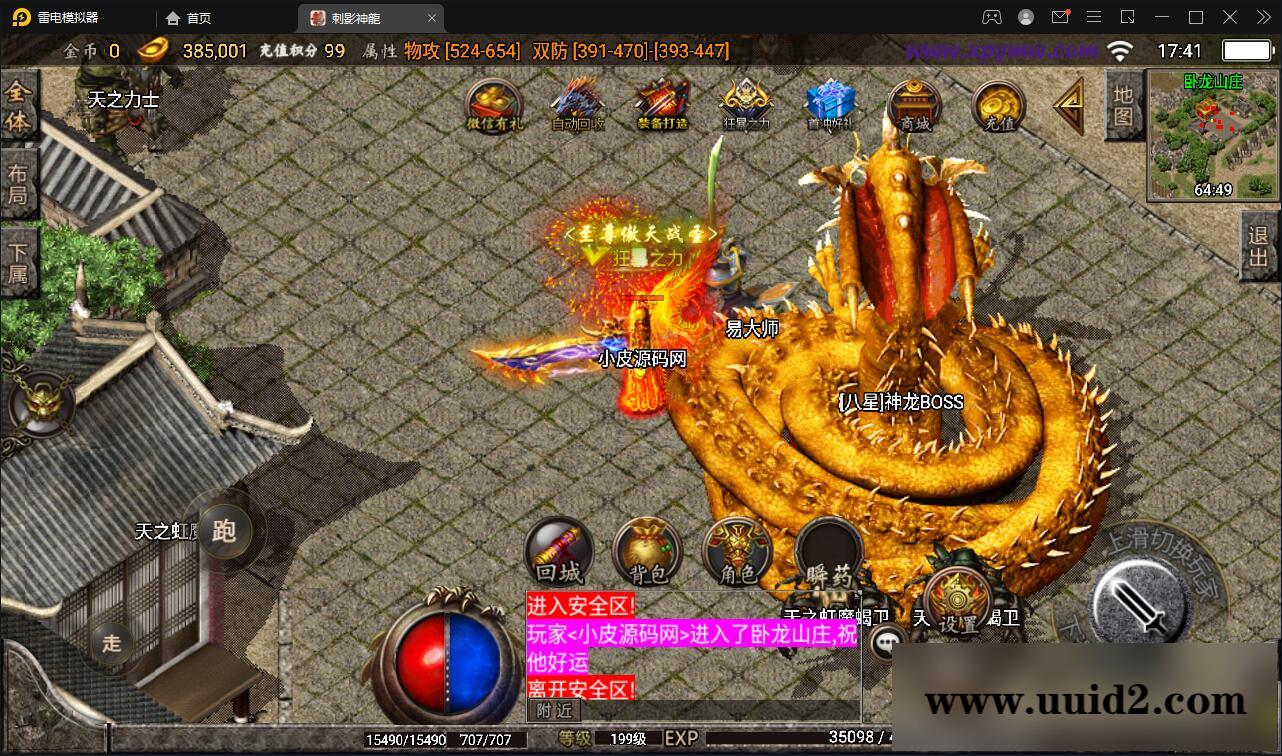Open the 角色 character icon
Image resolution: width=1282 pixels, height=756 pixels.
(x=737, y=552)
